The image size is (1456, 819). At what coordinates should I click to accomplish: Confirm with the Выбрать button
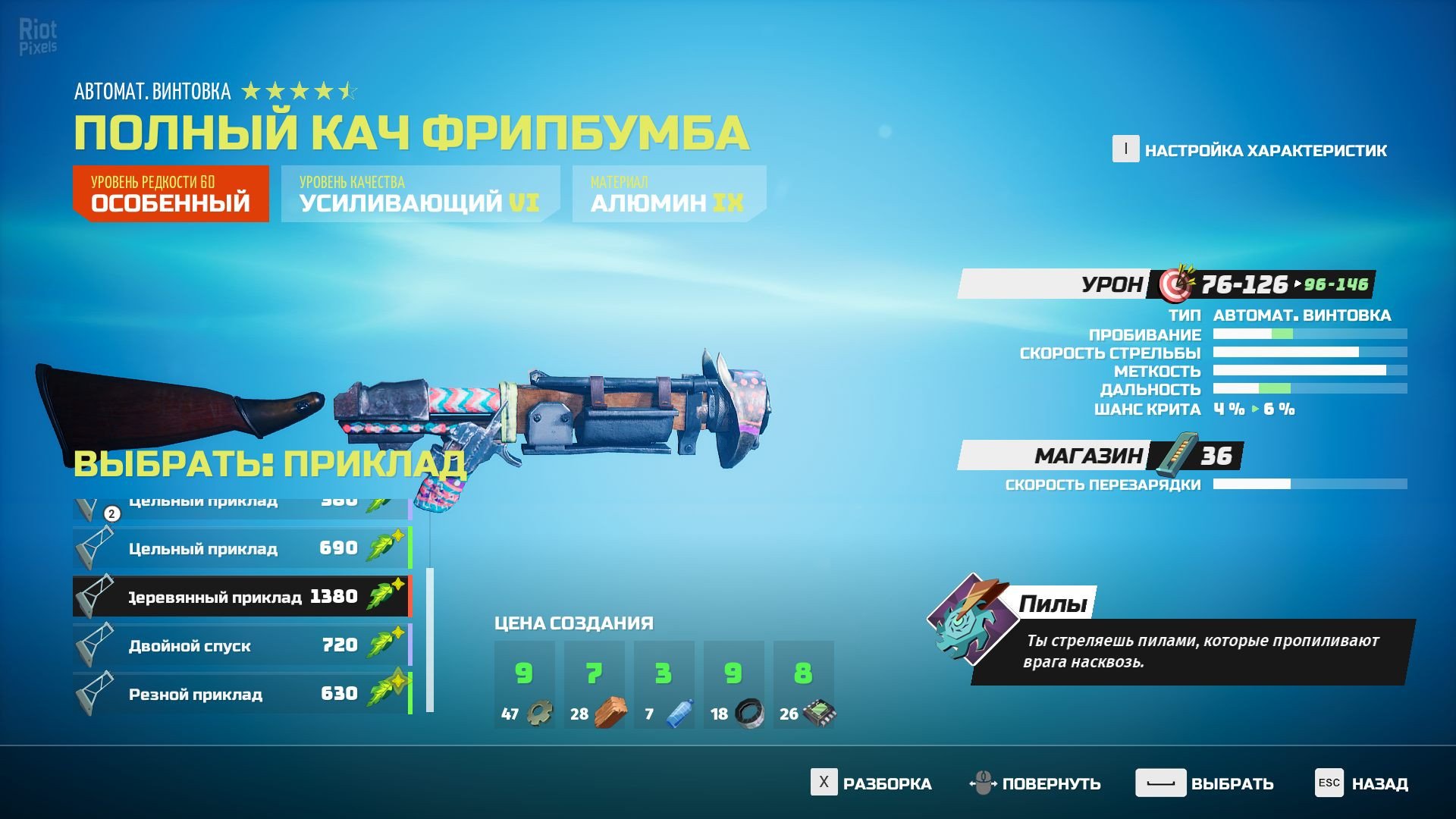pos(1205,783)
